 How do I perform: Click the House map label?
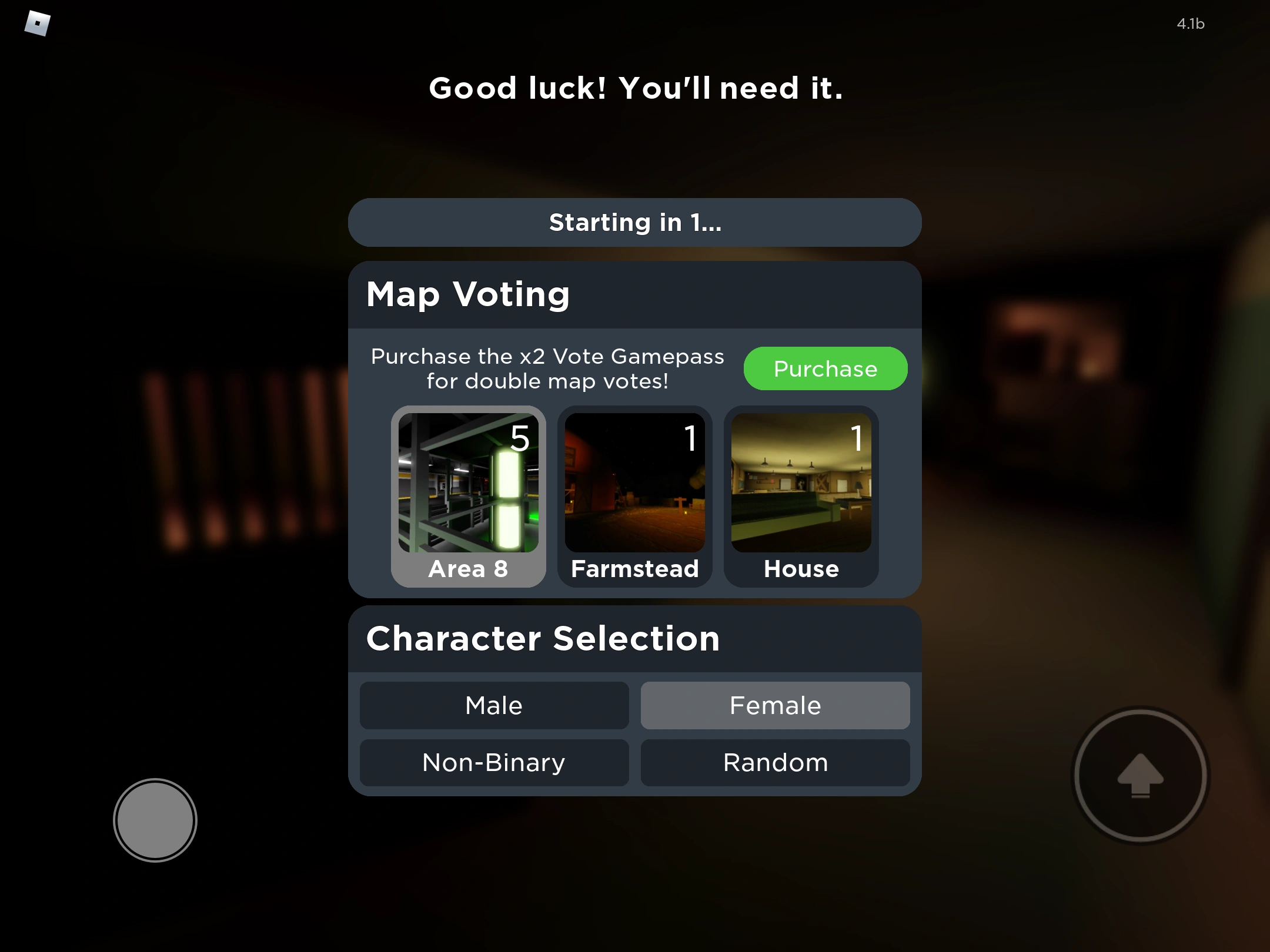point(801,568)
